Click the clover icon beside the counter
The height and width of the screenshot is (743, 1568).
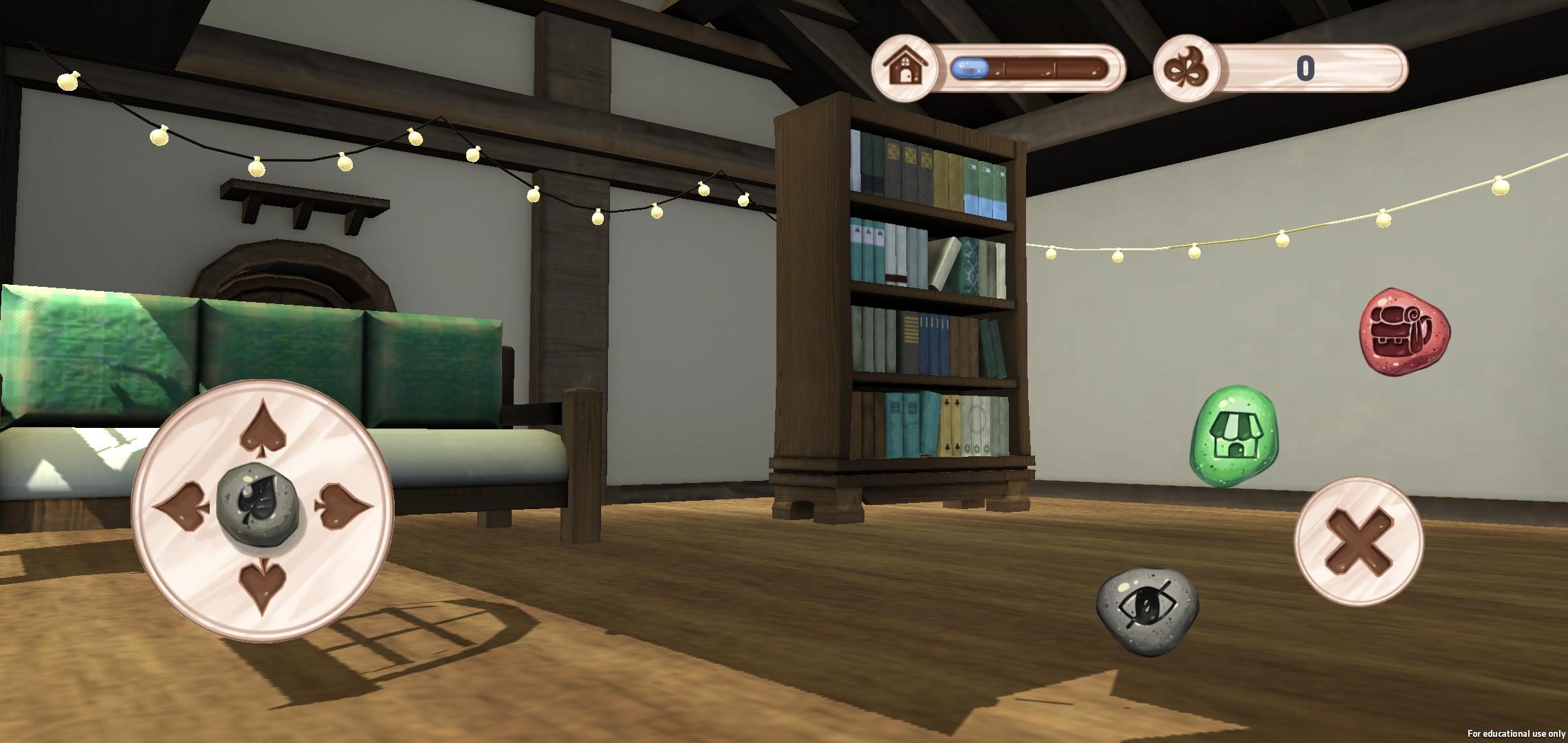tap(1184, 69)
